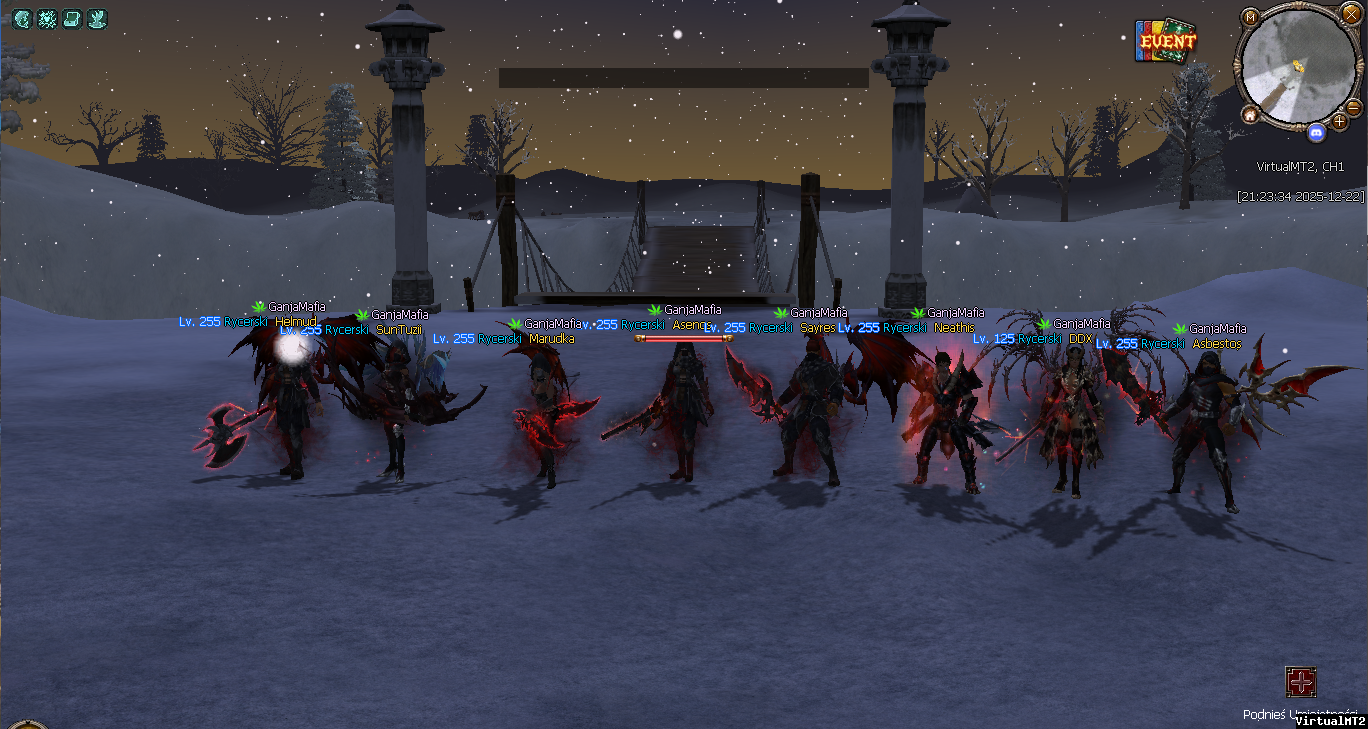Click the dragon head buff icon
Viewport: 1368px width, 729px height.
coord(21,18)
